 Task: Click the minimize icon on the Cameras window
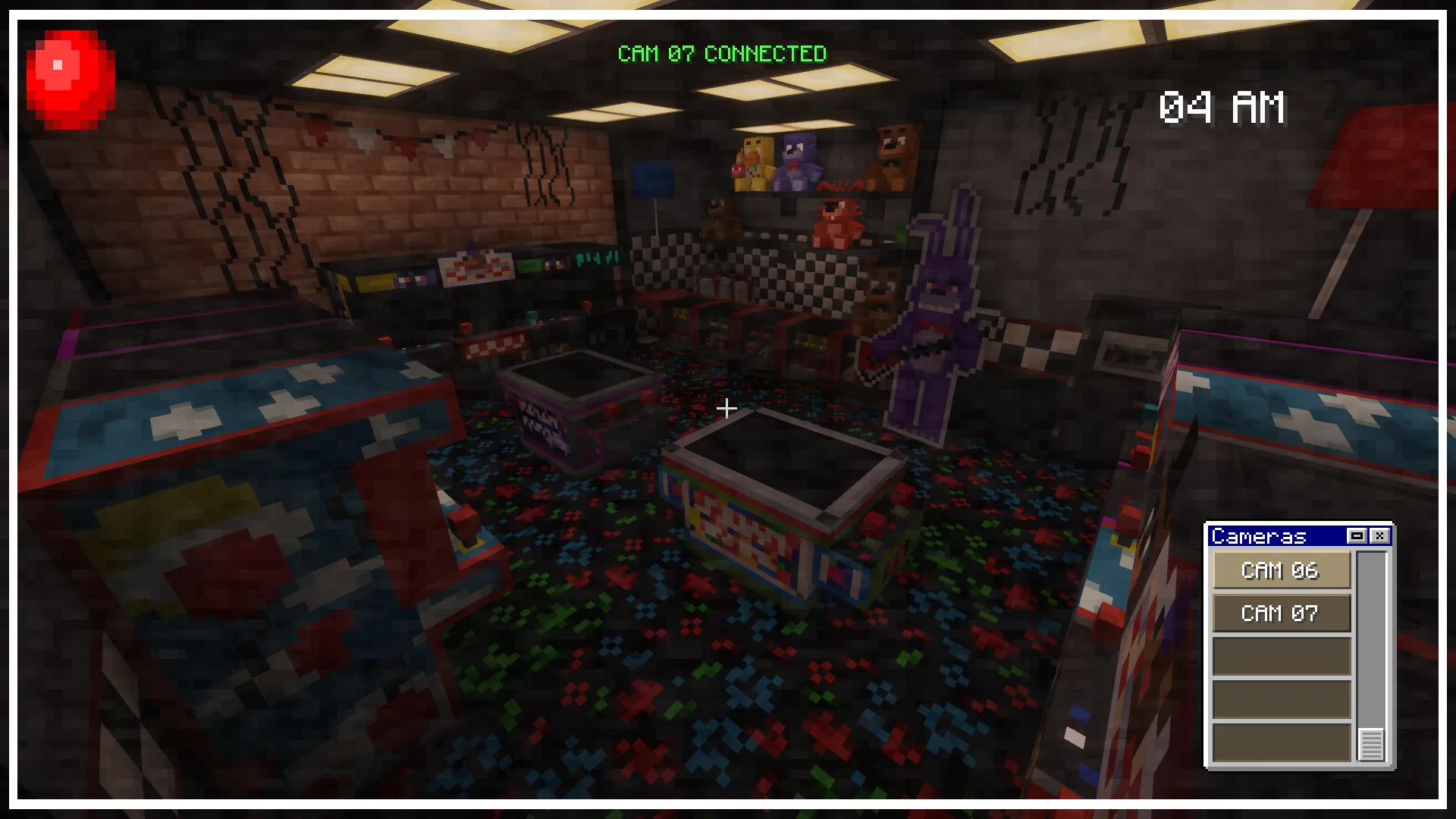pyautogui.click(x=1357, y=535)
